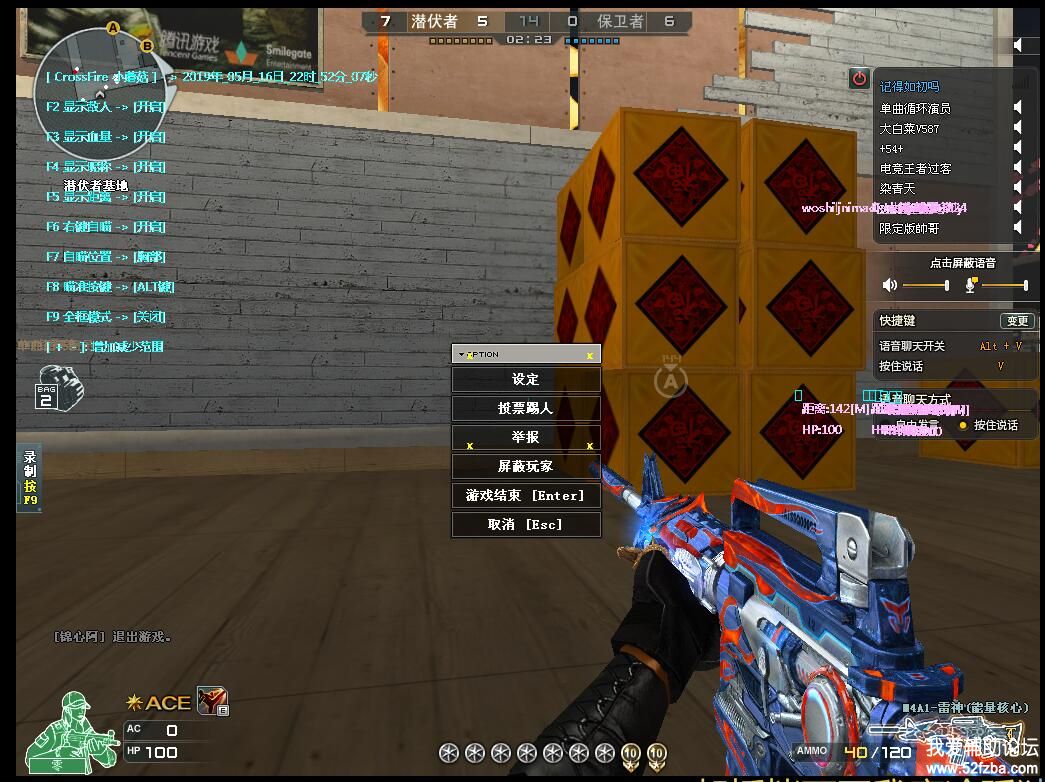This screenshot has height=782, width=1045.
Task: Choose 投票踢人 (vote kick) option
Action: coord(526,409)
